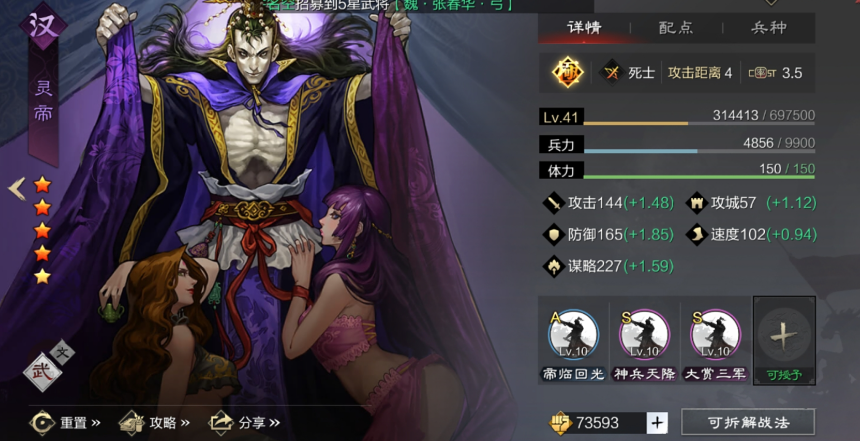Select the 神兵天降 skill icon
Image resolution: width=860 pixels, height=441 pixels.
[x=644, y=337]
